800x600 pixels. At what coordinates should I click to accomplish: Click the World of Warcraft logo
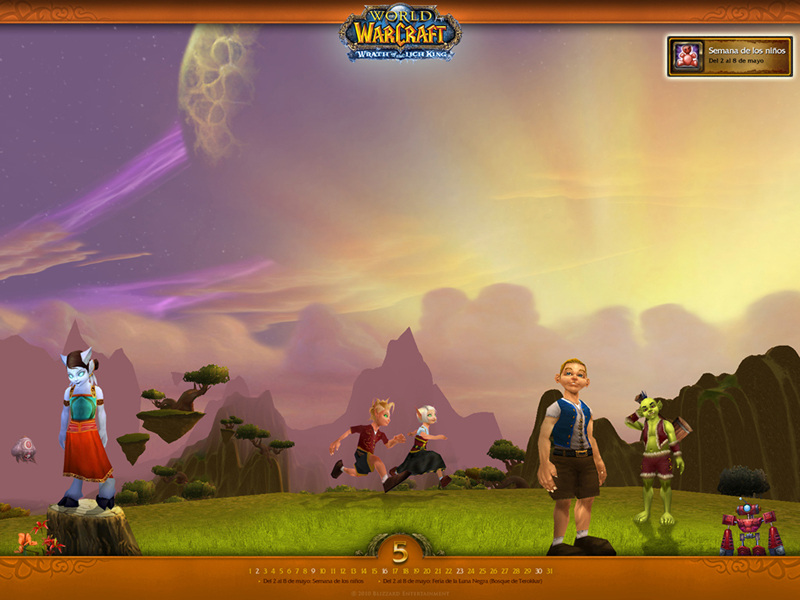click(x=400, y=34)
